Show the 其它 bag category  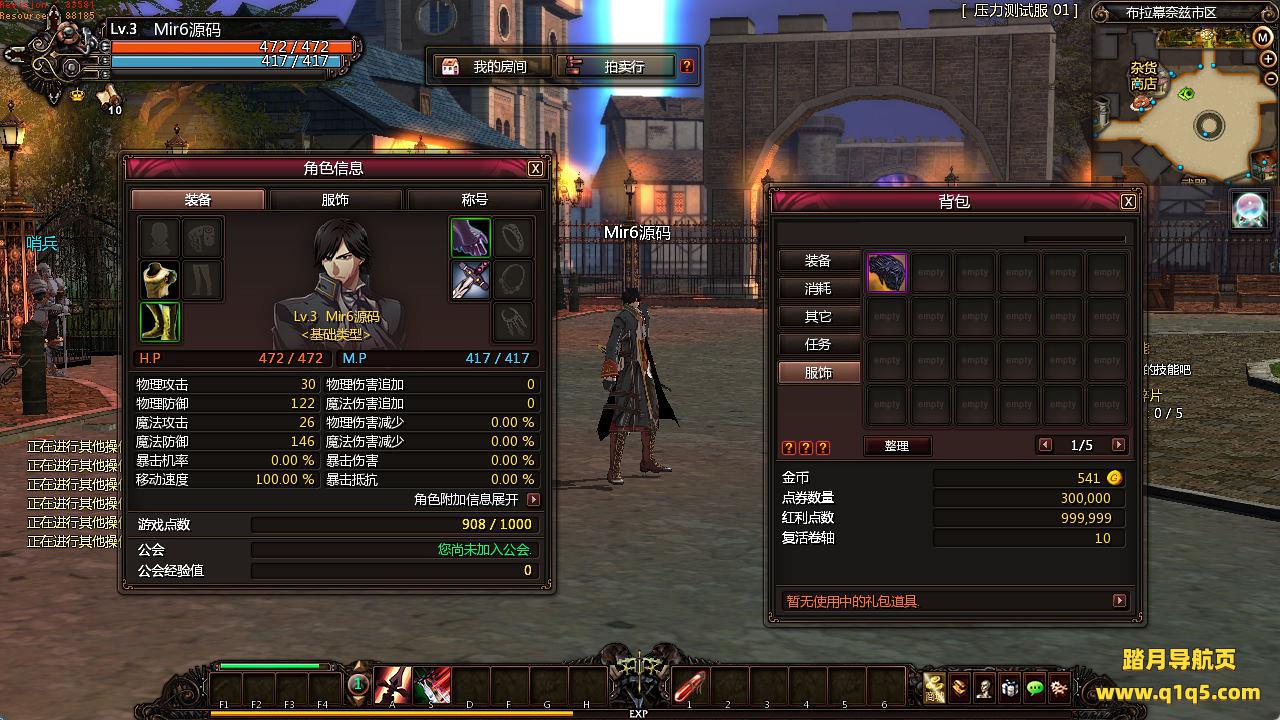[818, 317]
